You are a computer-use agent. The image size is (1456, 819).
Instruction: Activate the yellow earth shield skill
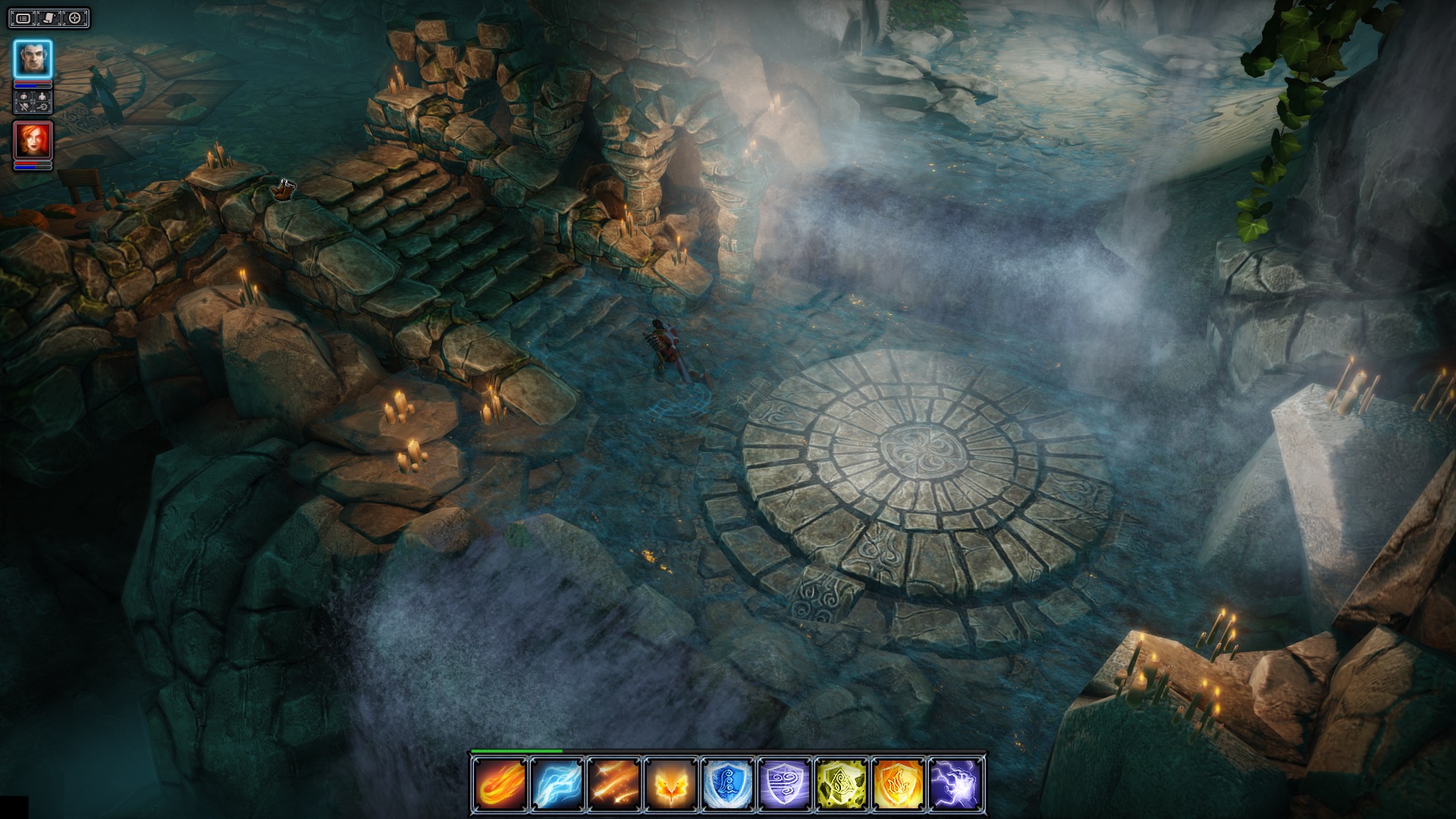[x=842, y=784]
